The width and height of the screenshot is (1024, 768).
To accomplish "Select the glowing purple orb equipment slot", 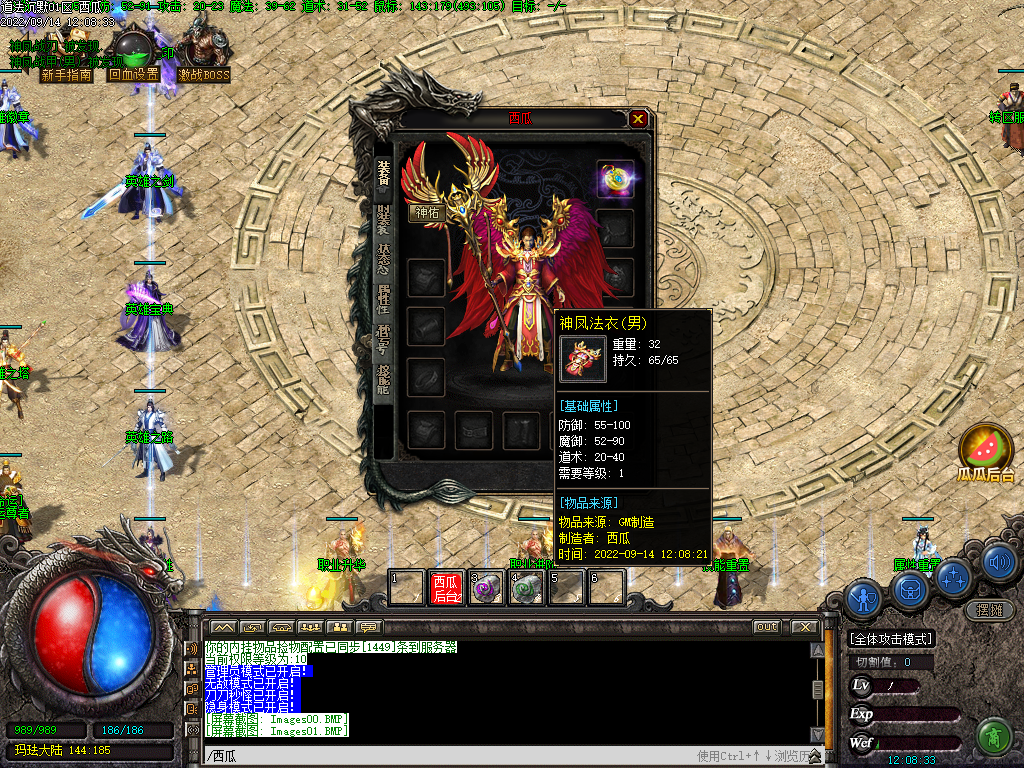I will [615, 179].
